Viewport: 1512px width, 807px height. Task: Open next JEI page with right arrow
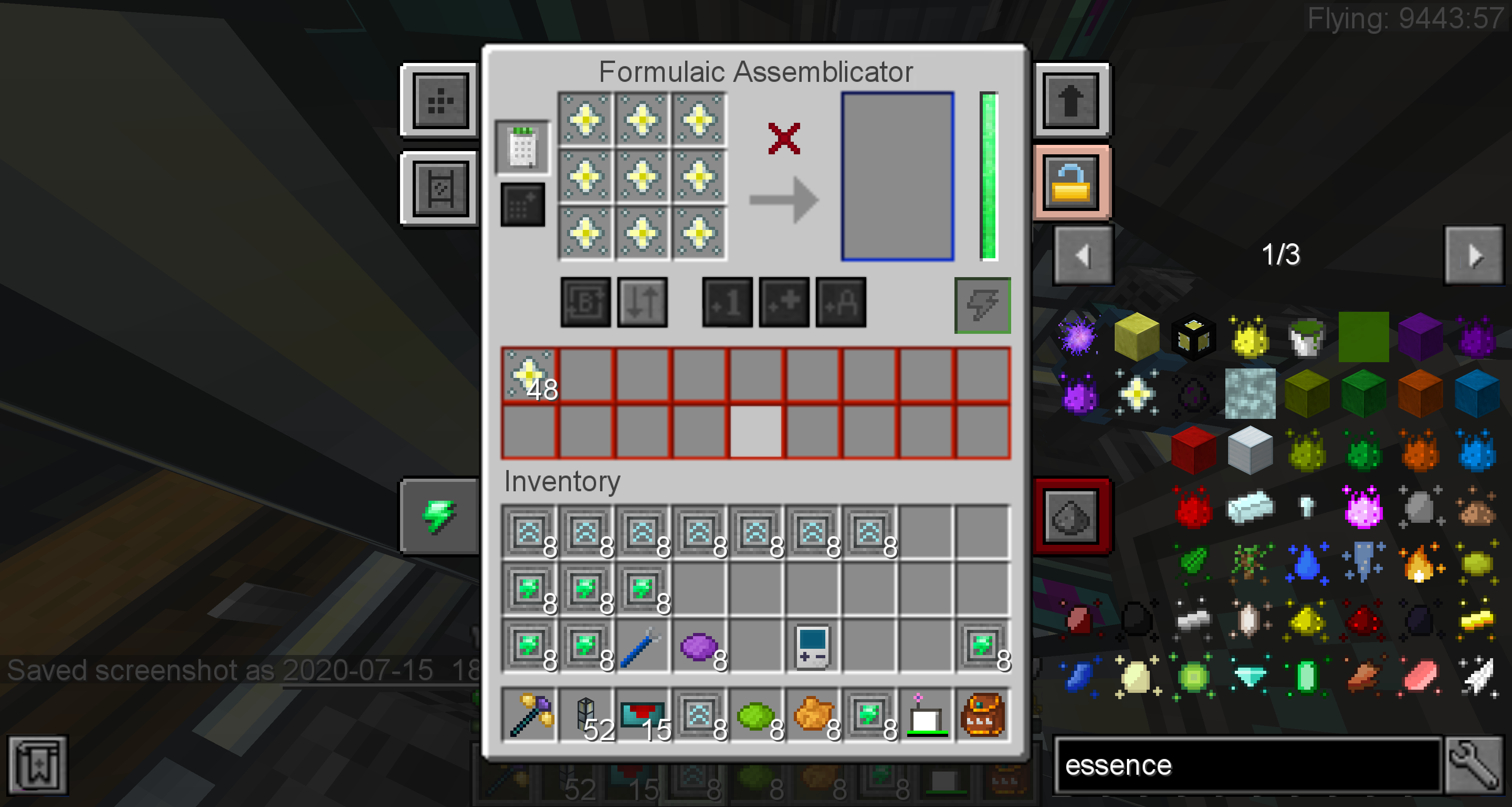pyautogui.click(x=1475, y=255)
